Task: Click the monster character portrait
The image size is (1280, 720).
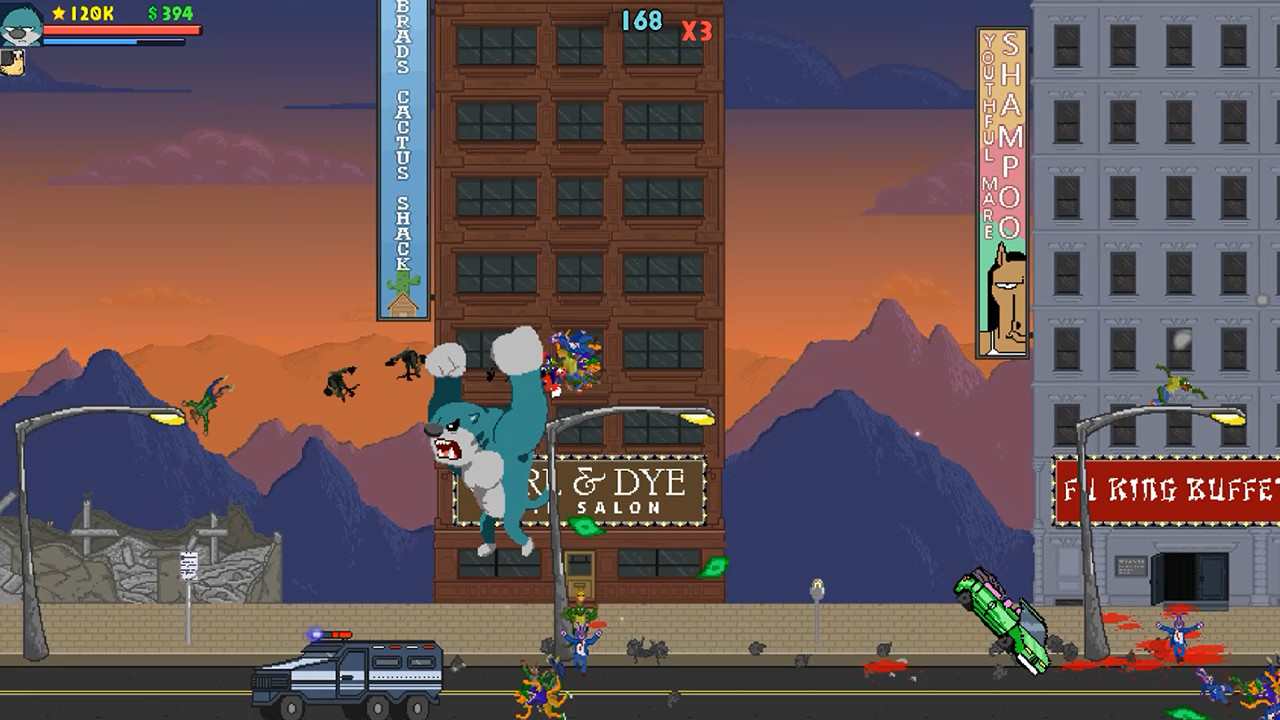Action: (x=22, y=25)
